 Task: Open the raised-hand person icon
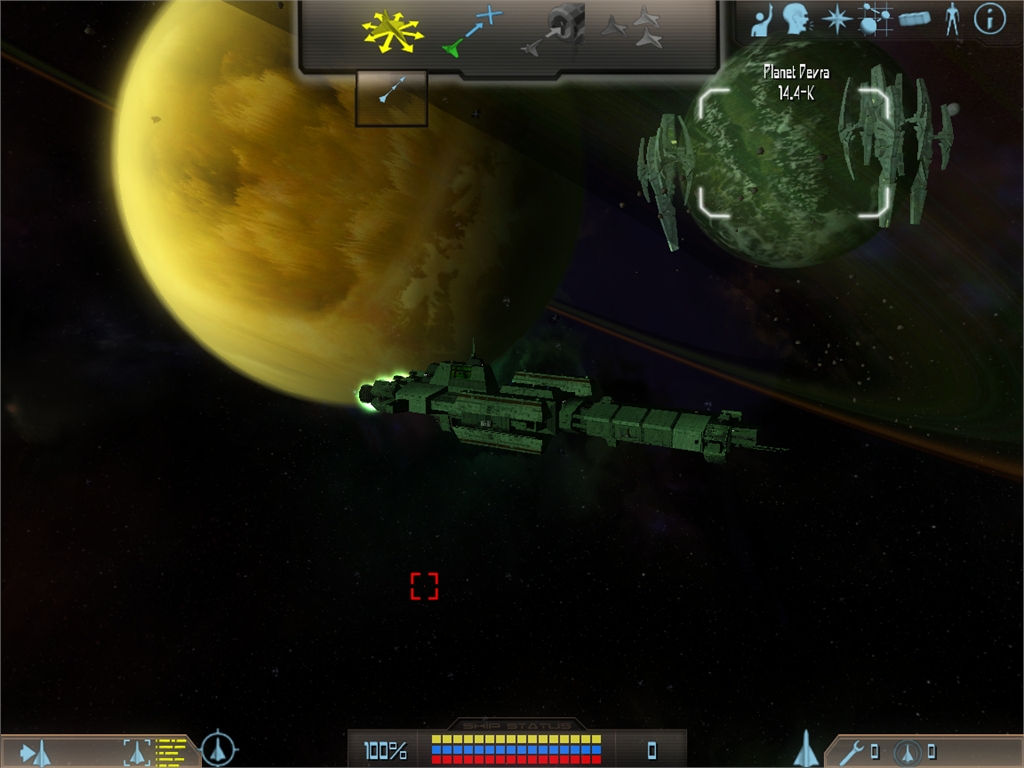pyautogui.click(x=764, y=19)
